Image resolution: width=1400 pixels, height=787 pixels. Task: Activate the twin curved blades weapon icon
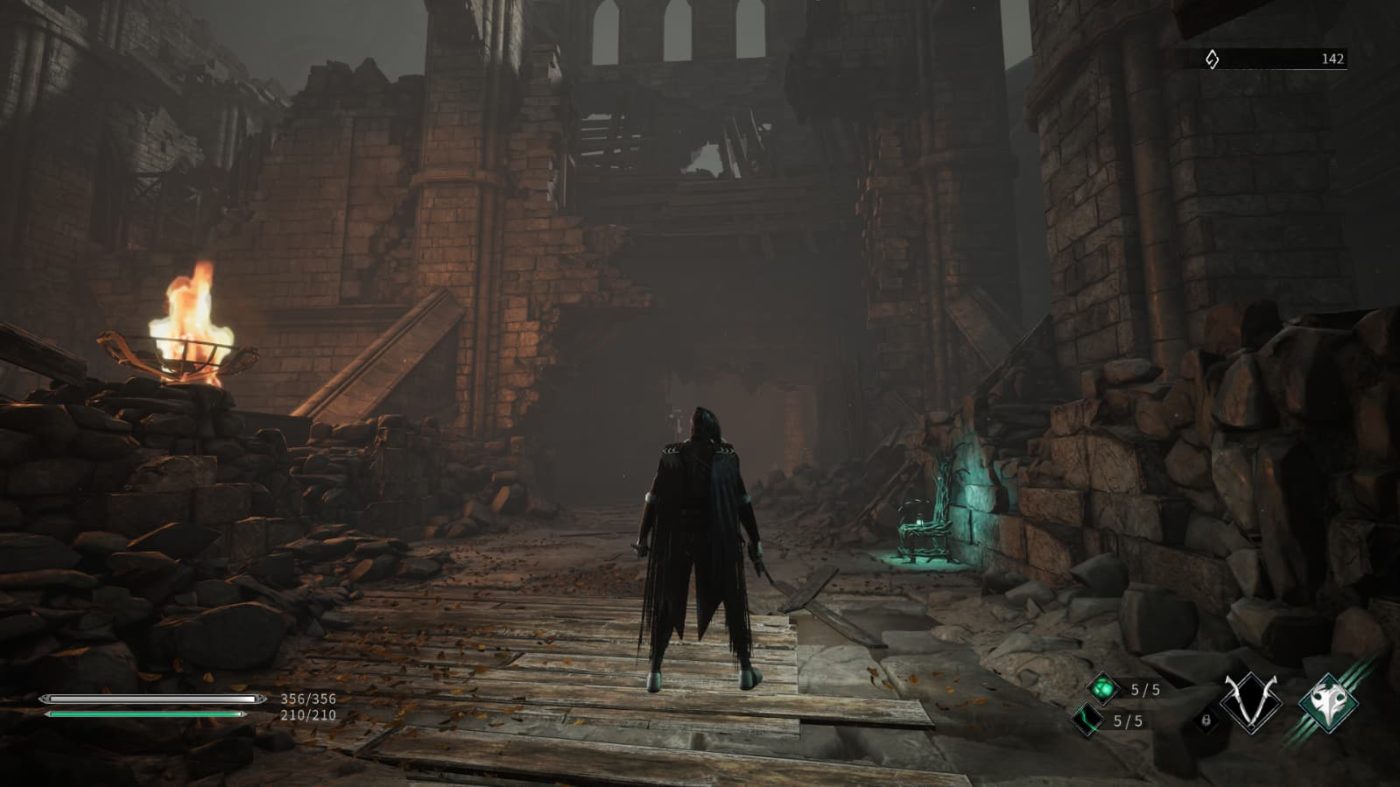(x=1251, y=703)
